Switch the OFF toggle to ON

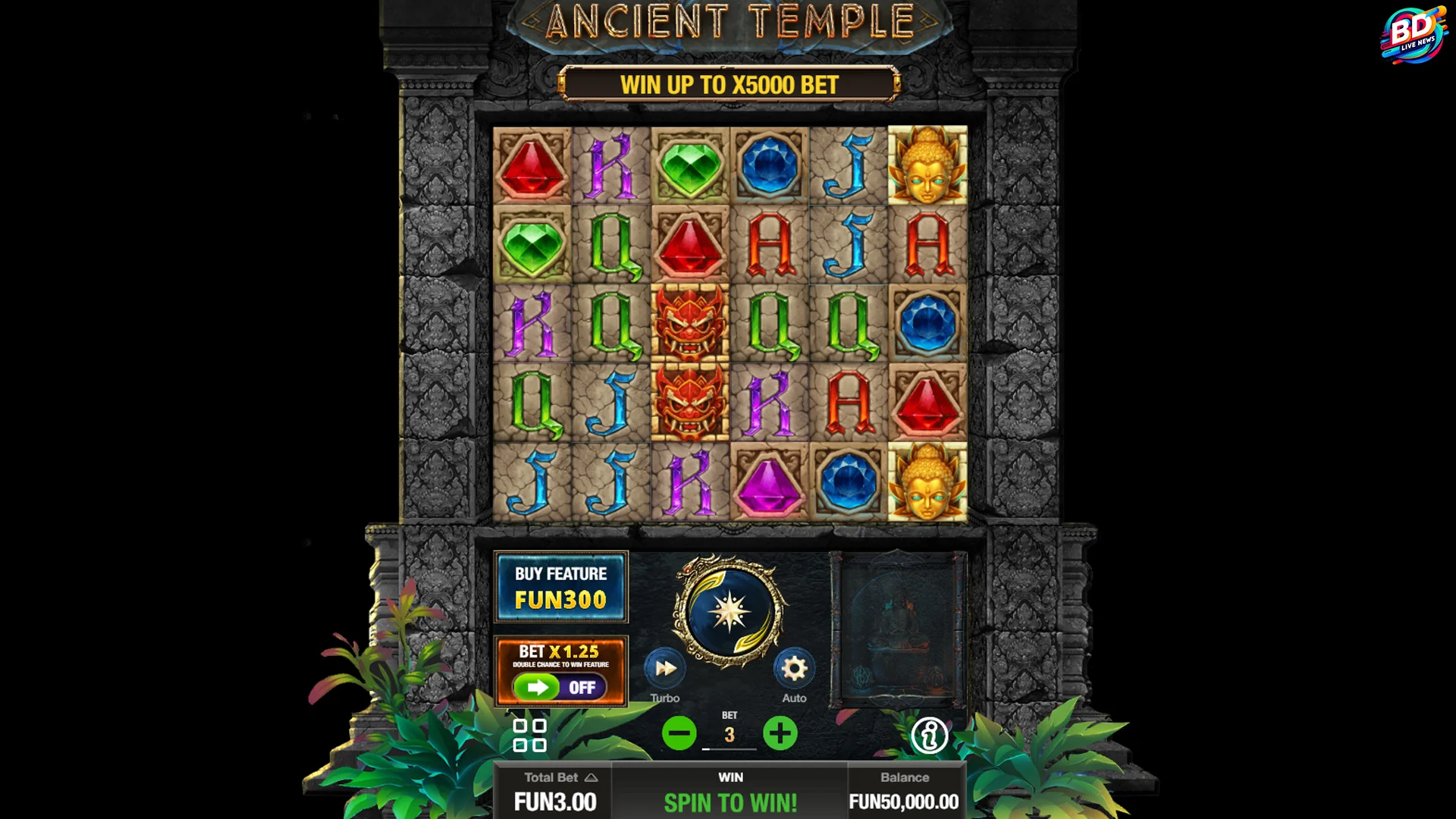[x=583, y=687]
